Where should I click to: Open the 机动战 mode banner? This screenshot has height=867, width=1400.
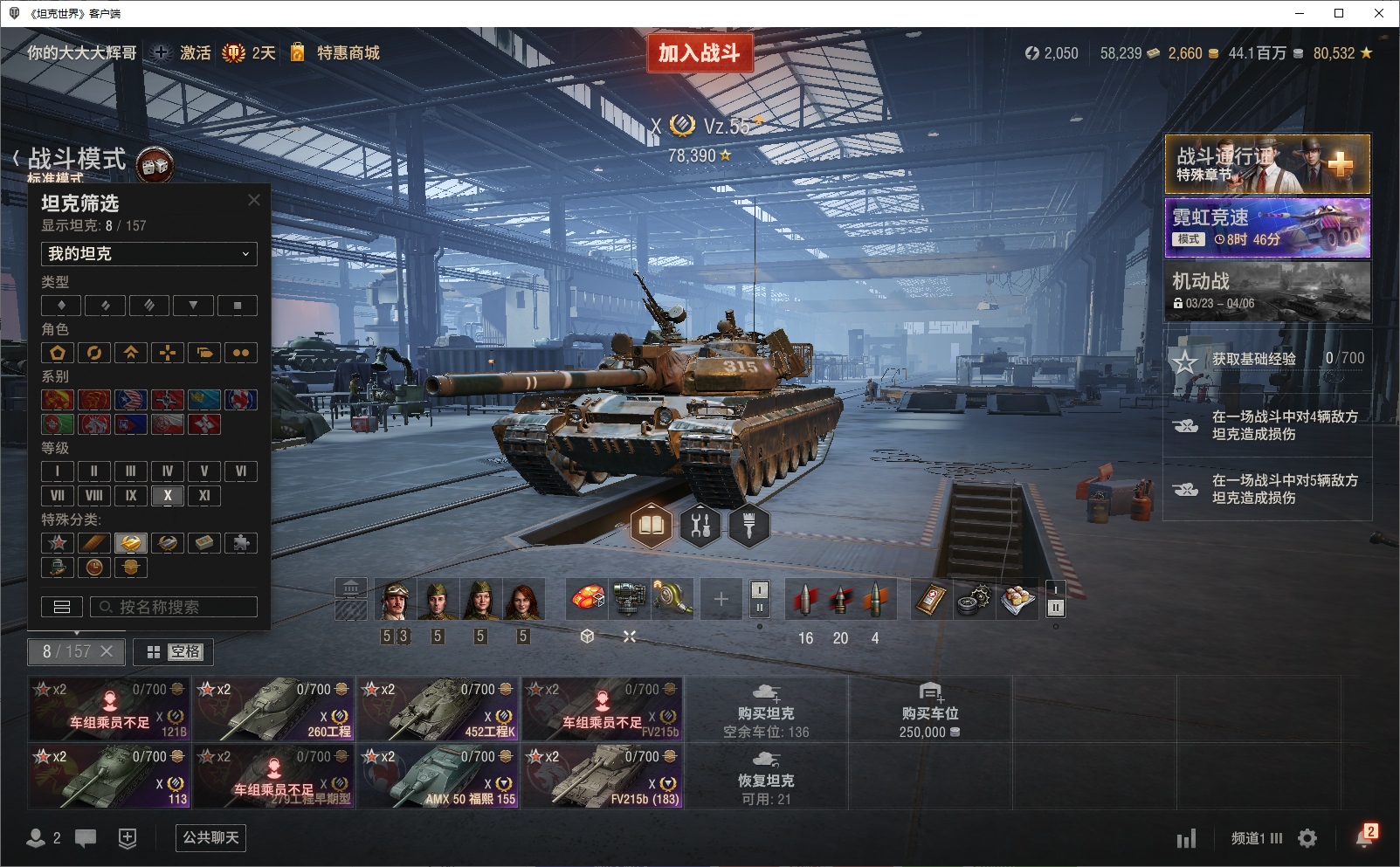point(1267,292)
